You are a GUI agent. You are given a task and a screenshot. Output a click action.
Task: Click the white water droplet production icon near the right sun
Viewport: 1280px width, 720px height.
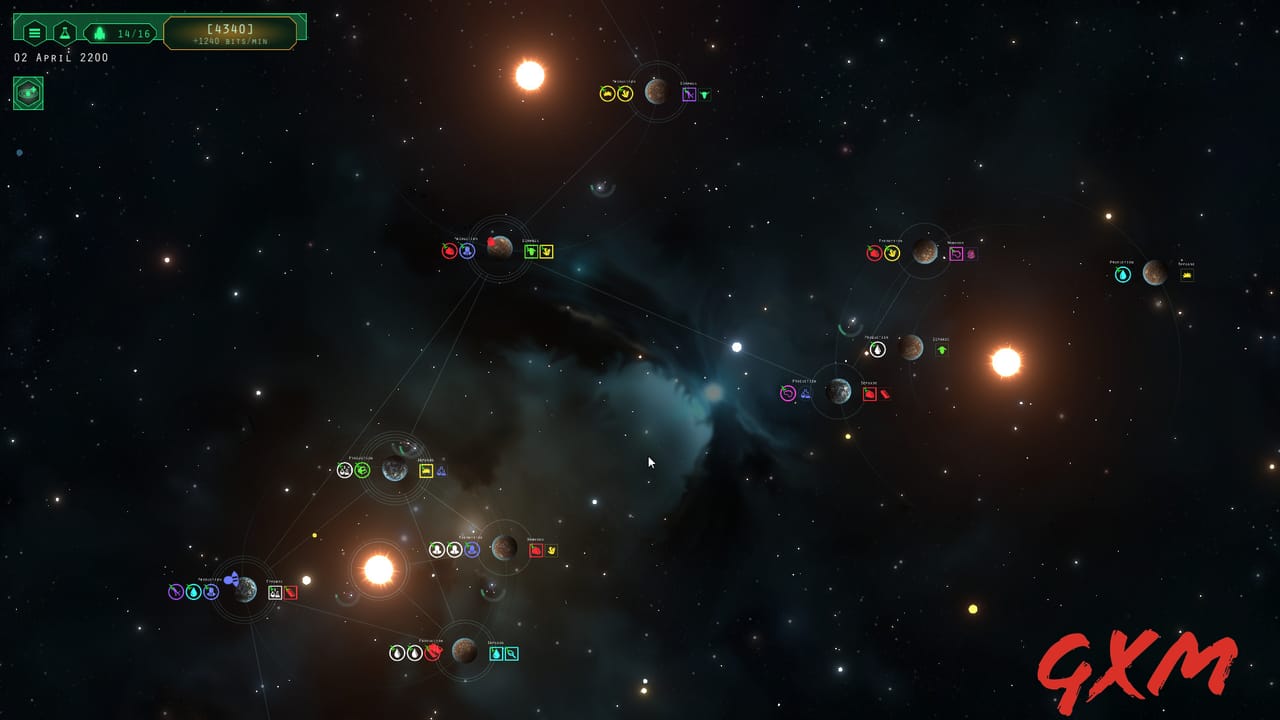(x=877, y=349)
